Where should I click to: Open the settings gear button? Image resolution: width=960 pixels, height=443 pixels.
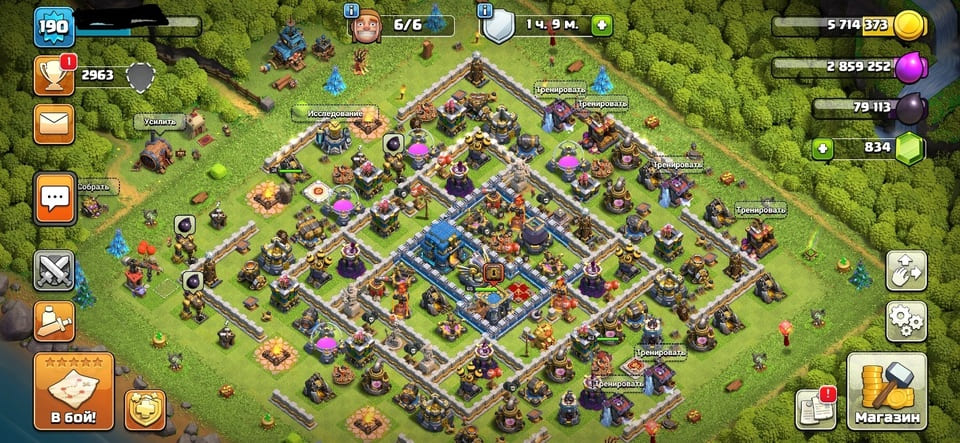(x=906, y=321)
